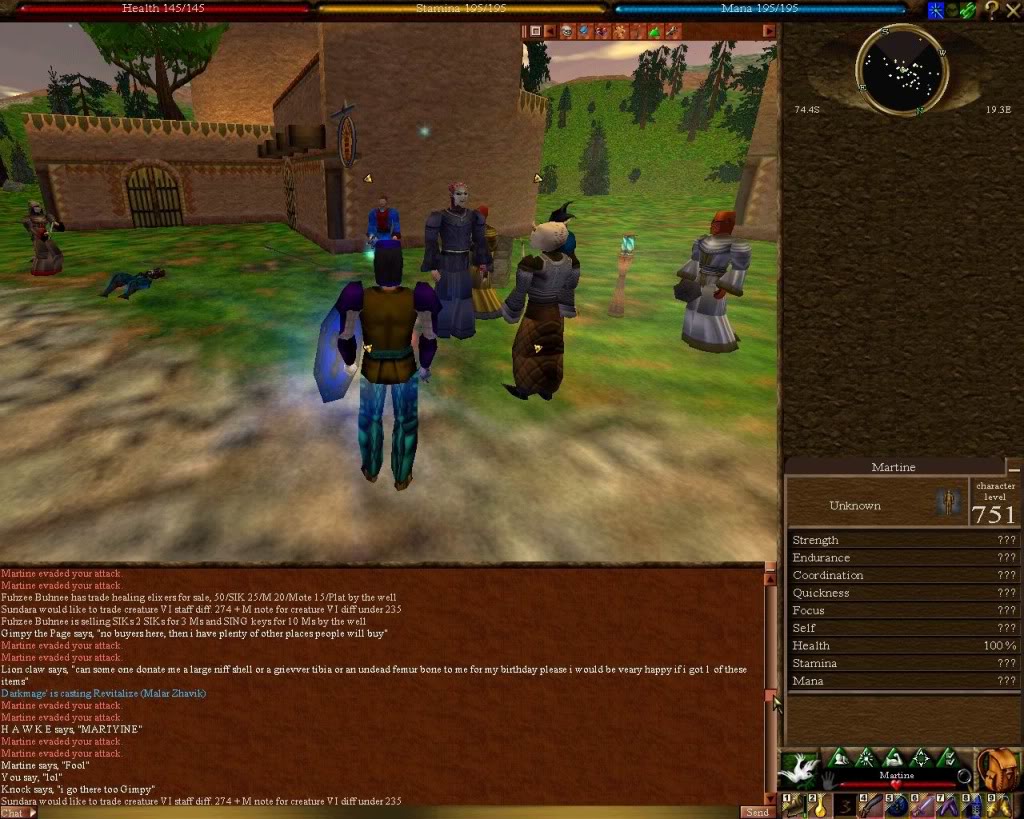The image size is (1024, 819).
Task: Open the question mark help button
Action: tap(991, 10)
